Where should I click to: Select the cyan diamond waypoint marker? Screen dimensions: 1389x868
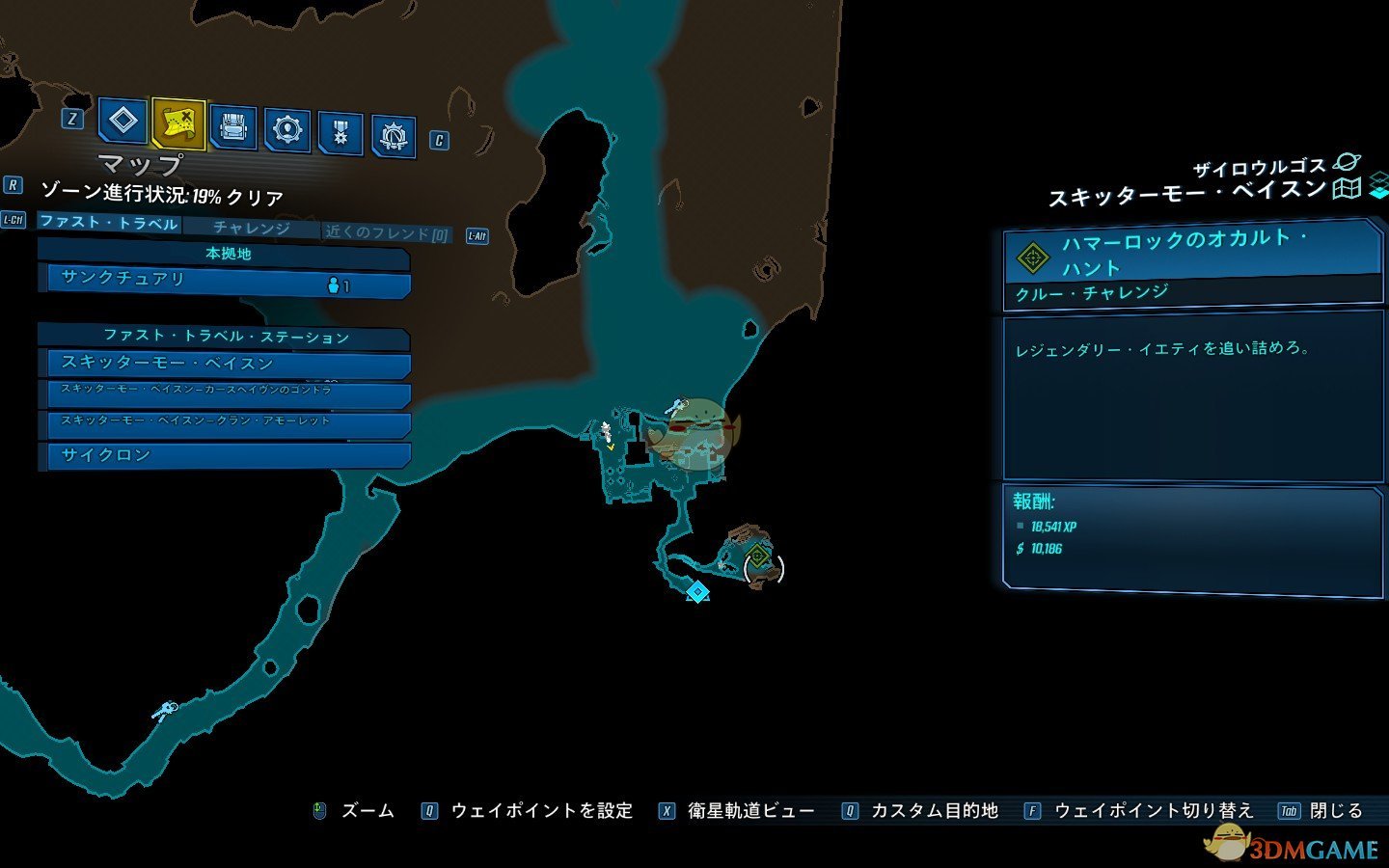[697, 590]
